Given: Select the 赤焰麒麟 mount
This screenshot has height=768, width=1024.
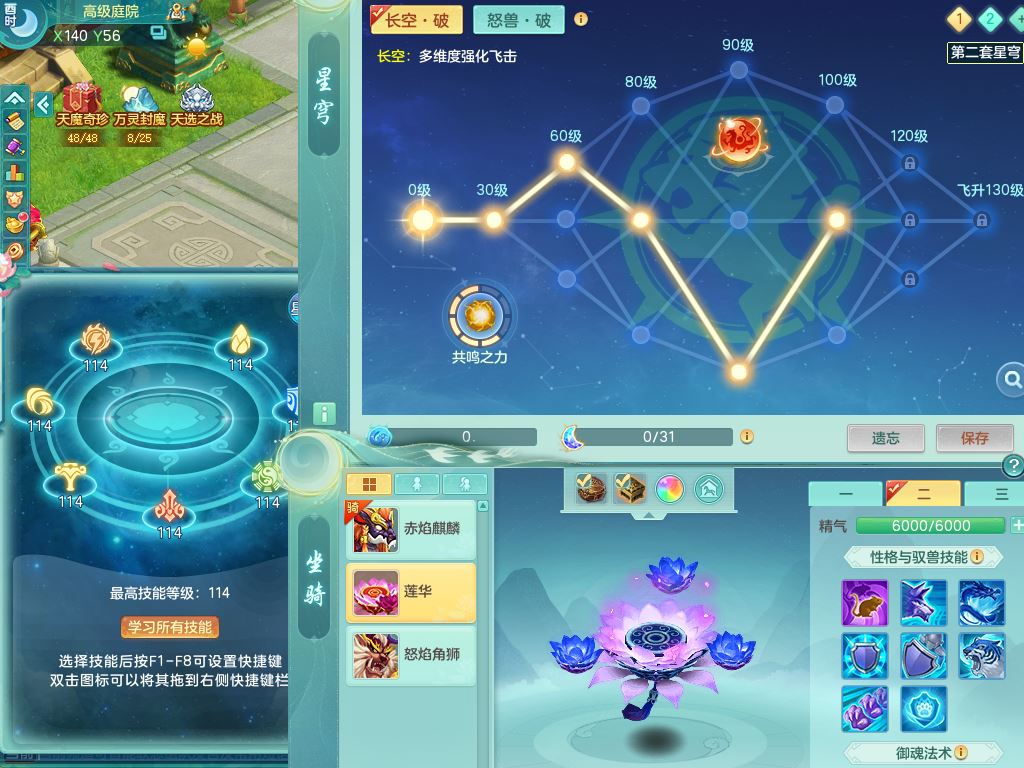Looking at the screenshot, I should pyautogui.click(x=411, y=529).
